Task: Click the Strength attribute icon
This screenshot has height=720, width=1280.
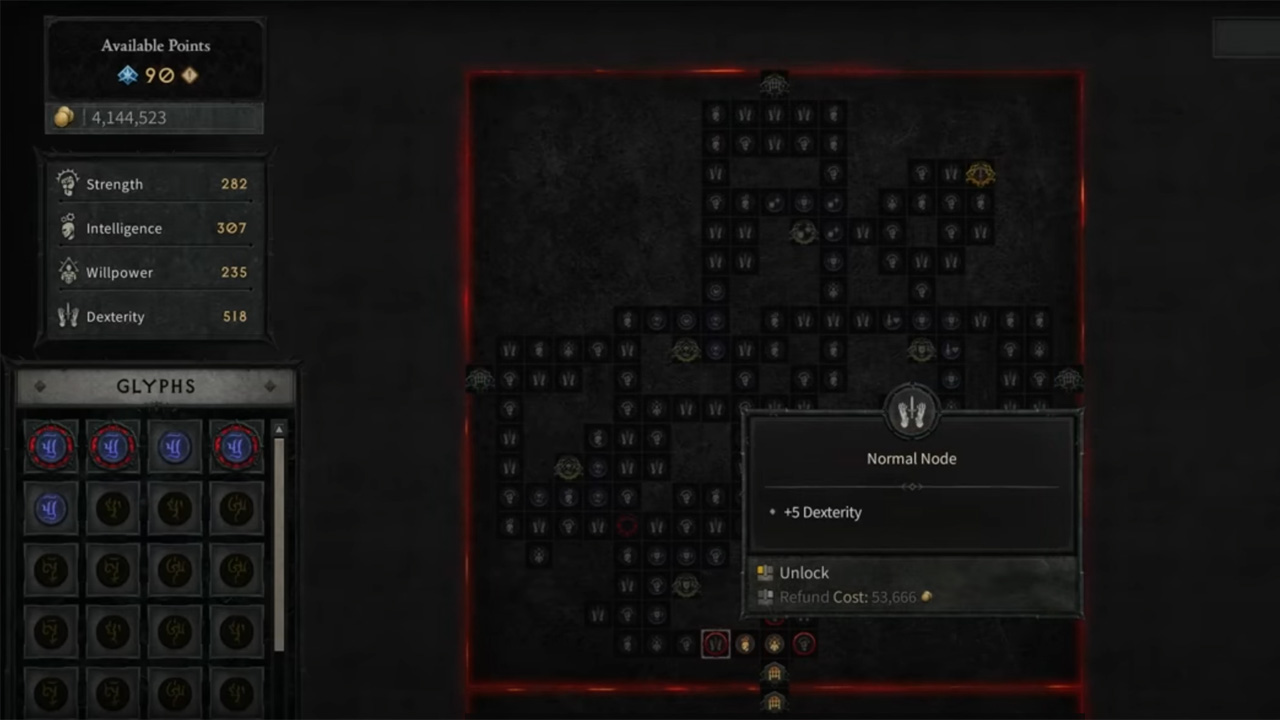Action: (x=67, y=181)
